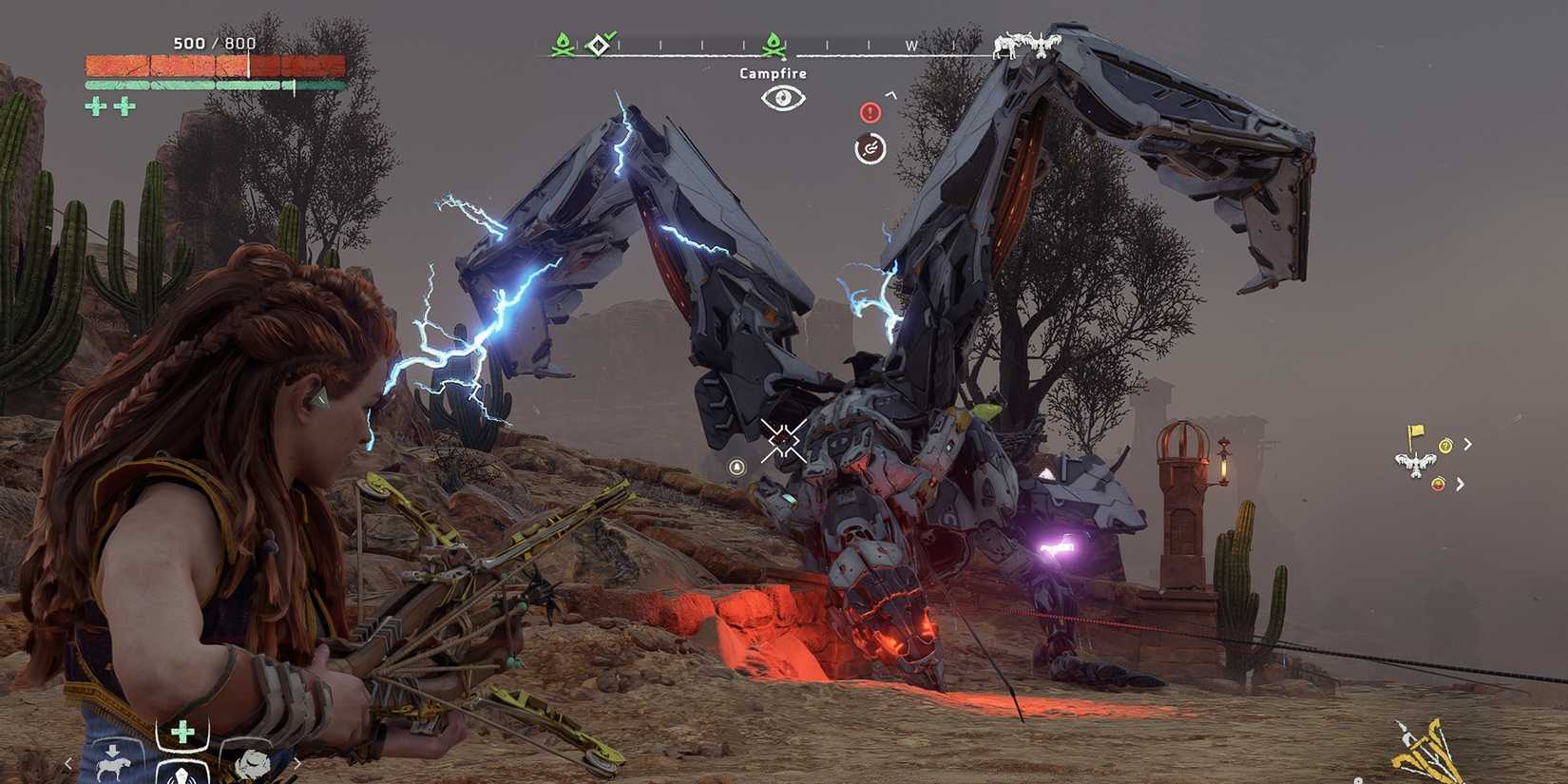The width and height of the screenshot is (1568, 784).
Task: Expand the enemy threat entry with its chevron
Action: tap(1462, 483)
